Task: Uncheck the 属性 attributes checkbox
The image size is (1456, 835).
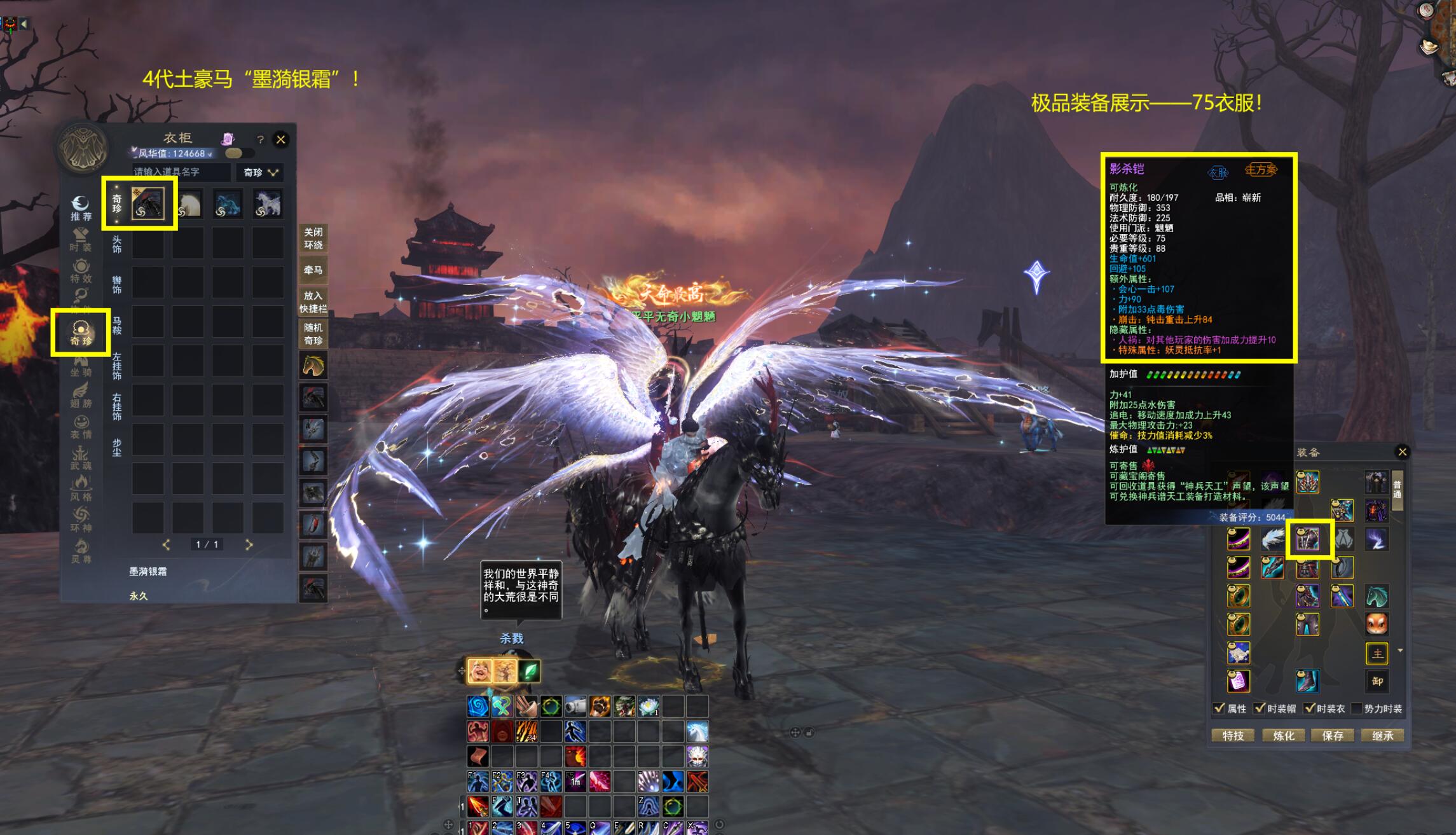Action: pyautogui.click(x=1219, y=708)
